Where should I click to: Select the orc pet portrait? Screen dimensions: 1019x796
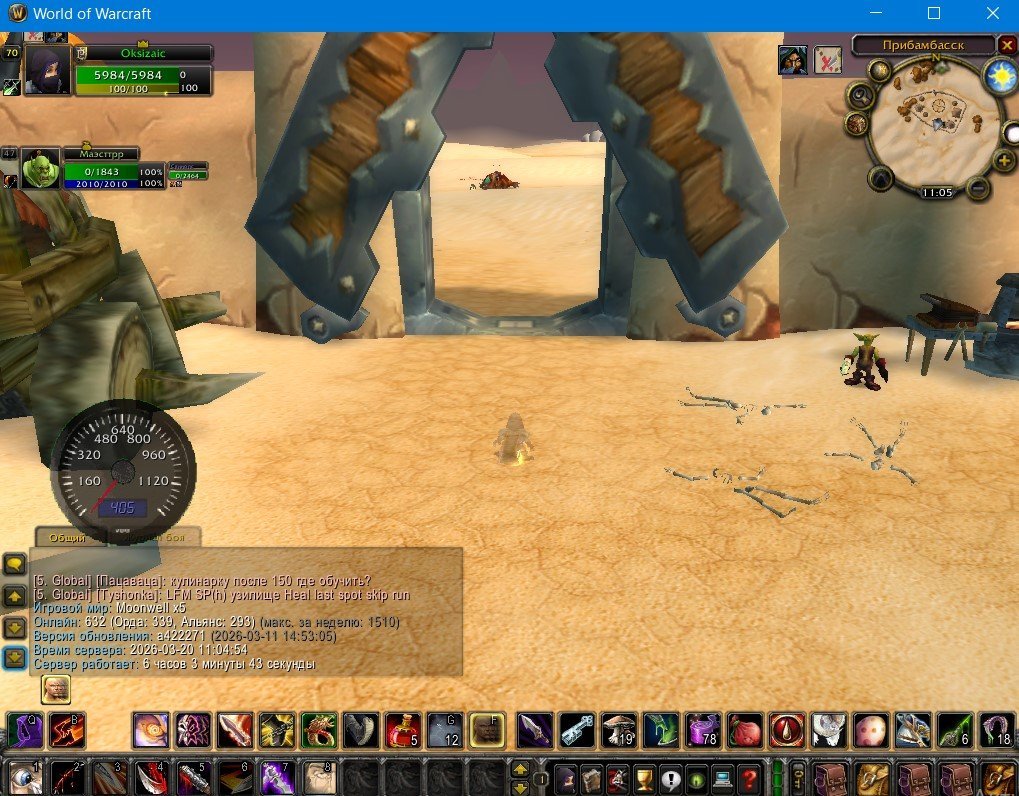[41, 170]
